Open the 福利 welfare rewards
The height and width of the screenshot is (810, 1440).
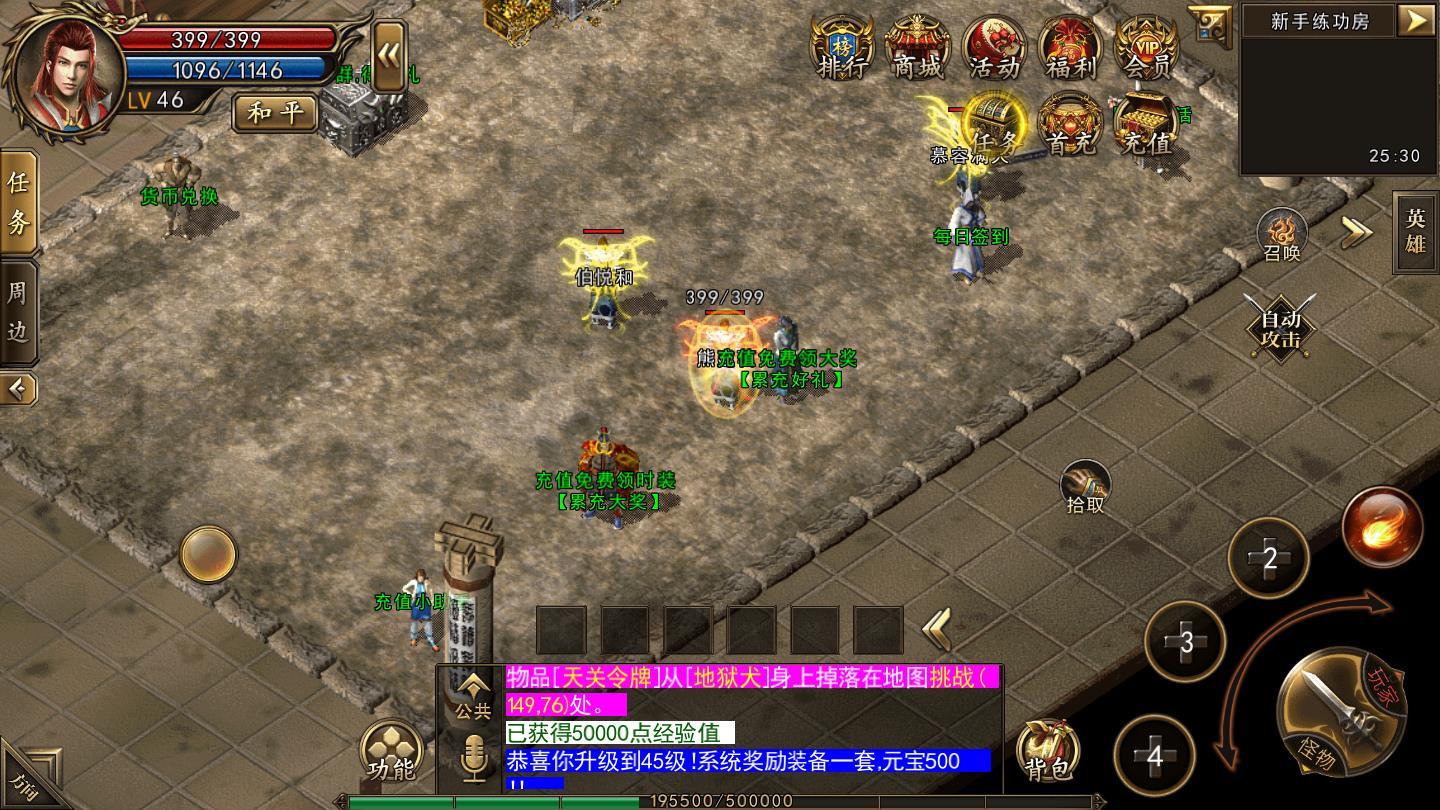tap(1071, 47)
